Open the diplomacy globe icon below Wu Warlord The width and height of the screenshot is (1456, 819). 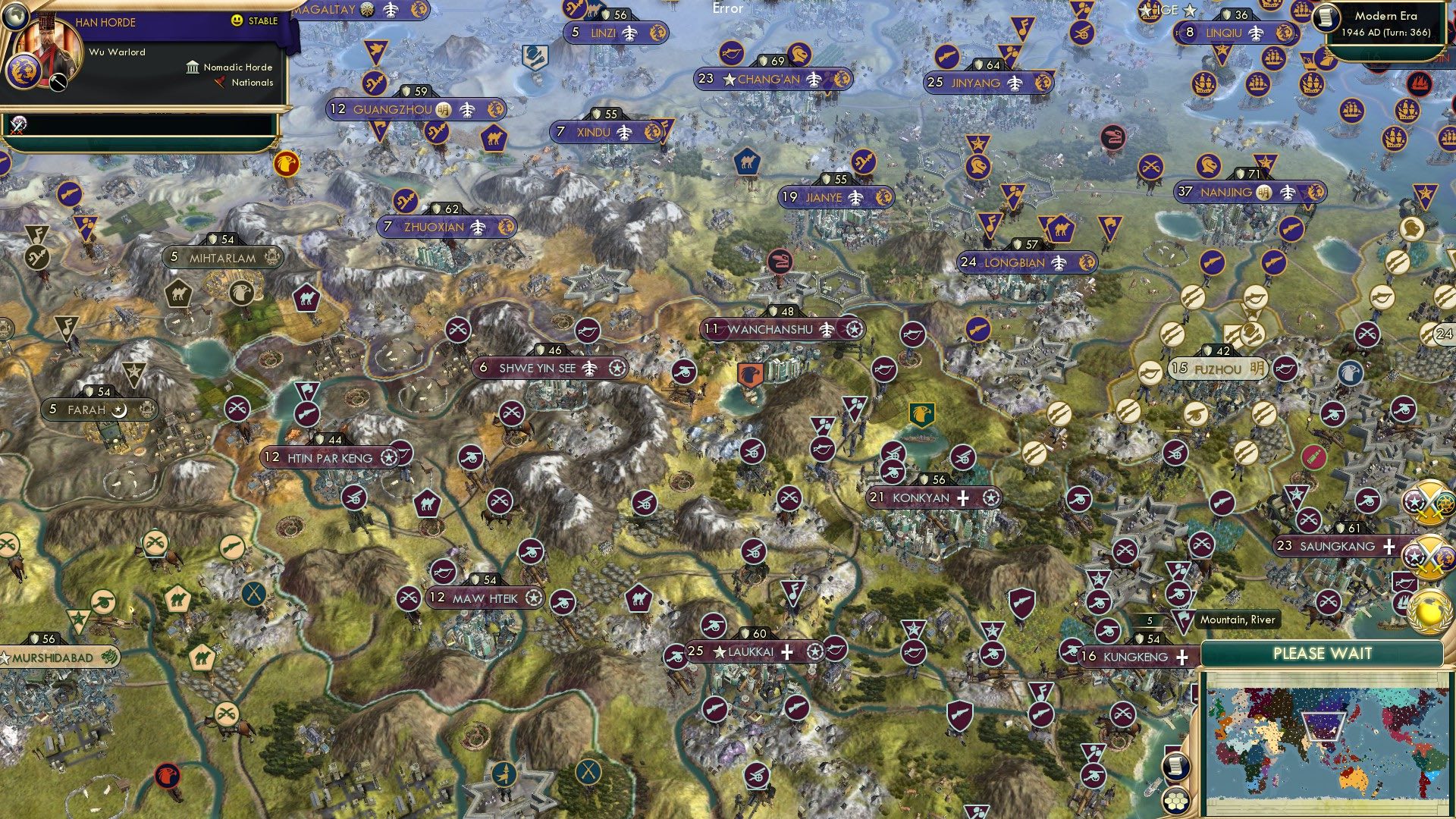pyautogui.click(x=15, y=15)
